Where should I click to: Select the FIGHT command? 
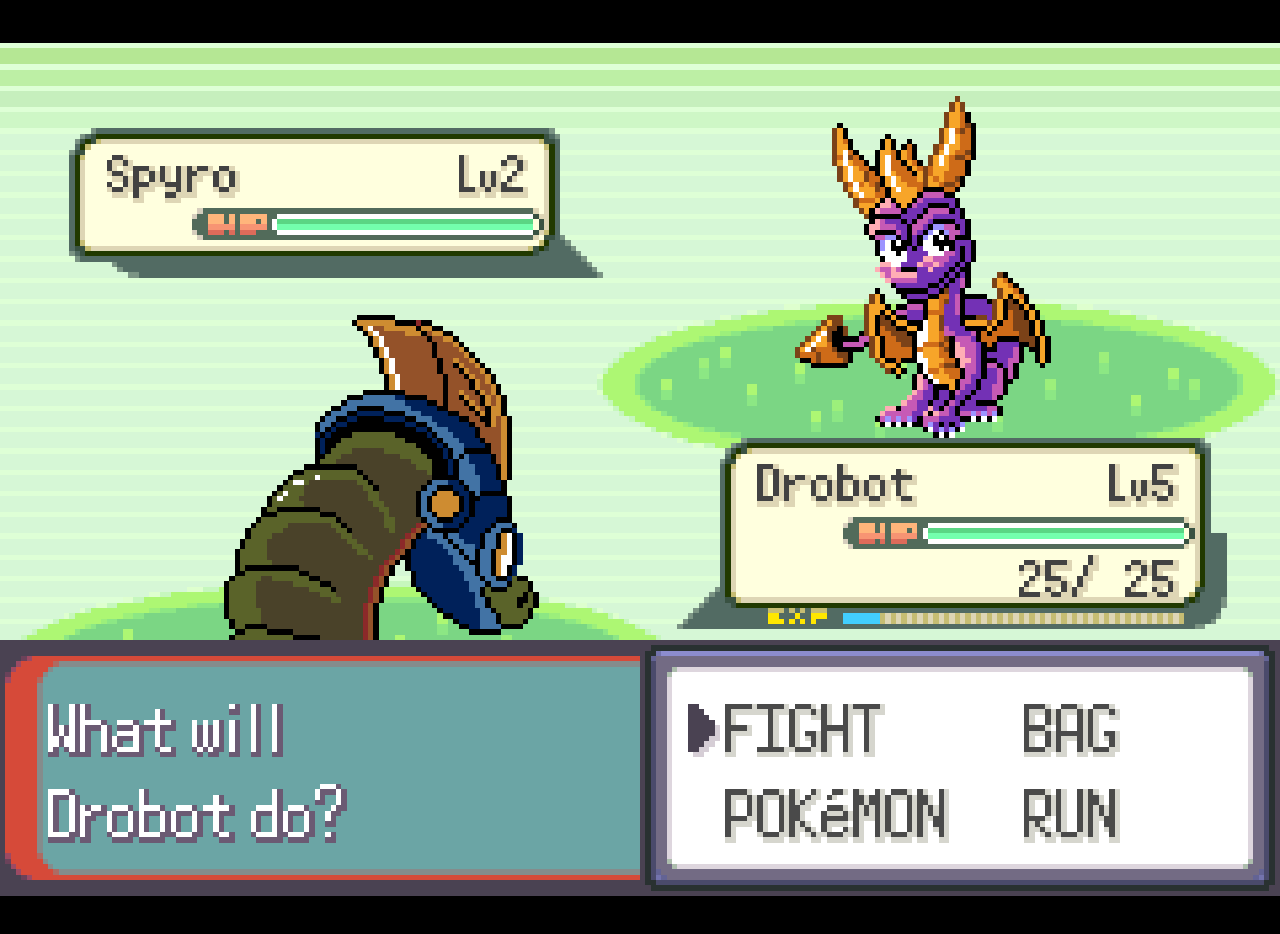pos(800,731)
